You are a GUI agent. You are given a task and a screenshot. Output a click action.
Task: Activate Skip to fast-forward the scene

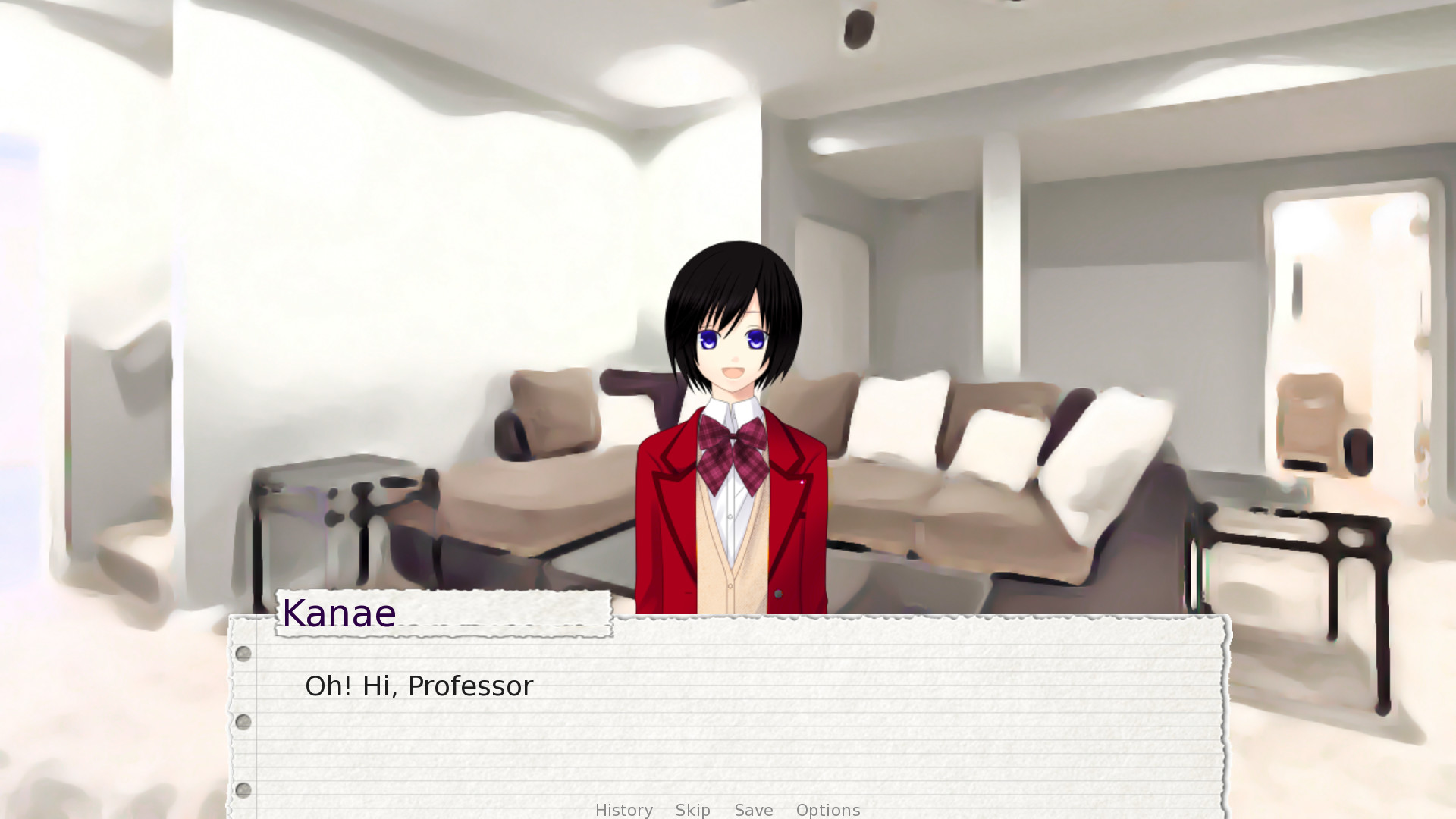pyautogui.click(x=692, y=810)
